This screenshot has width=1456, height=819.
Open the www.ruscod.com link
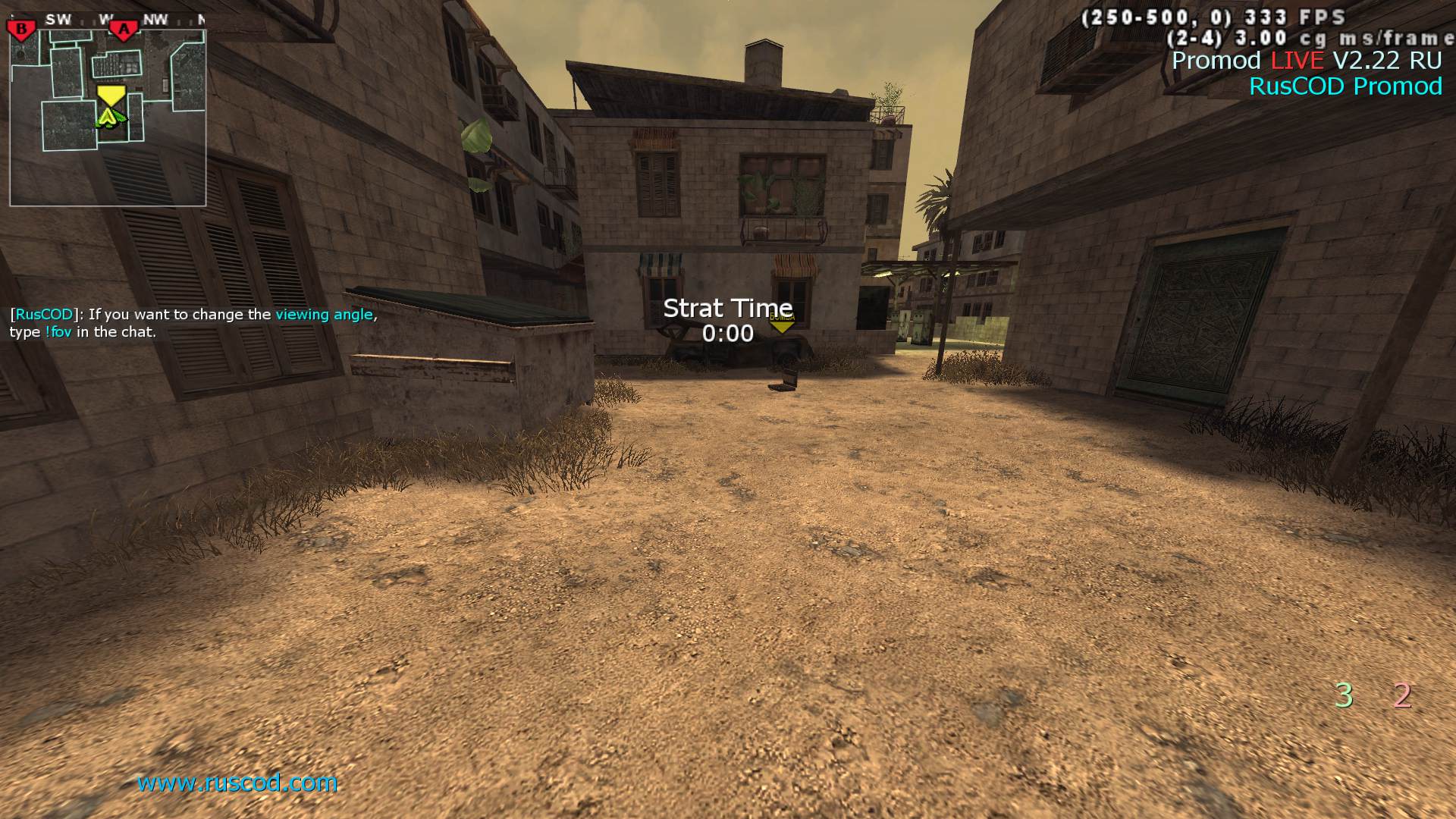point(237,783)
